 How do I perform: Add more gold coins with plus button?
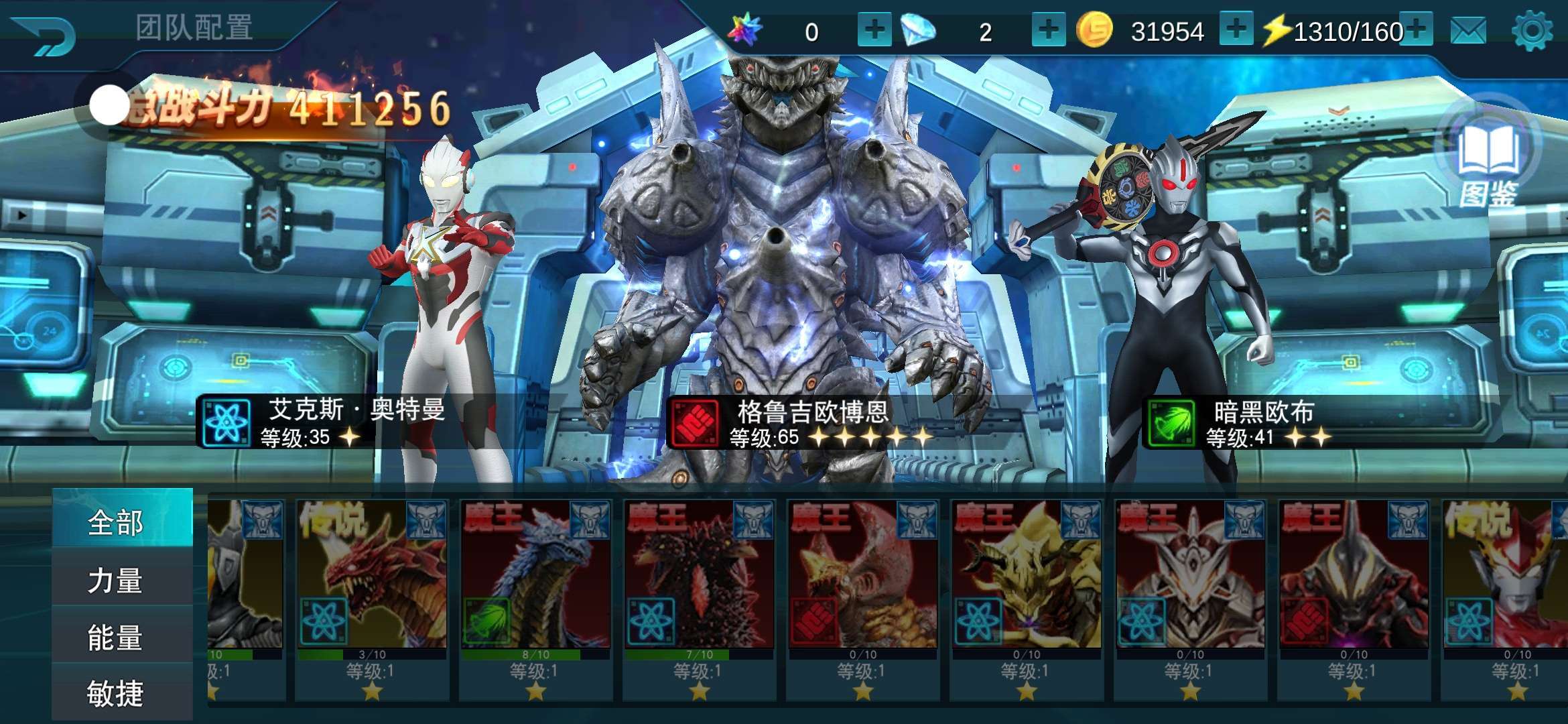click(x=1236, y=29)
